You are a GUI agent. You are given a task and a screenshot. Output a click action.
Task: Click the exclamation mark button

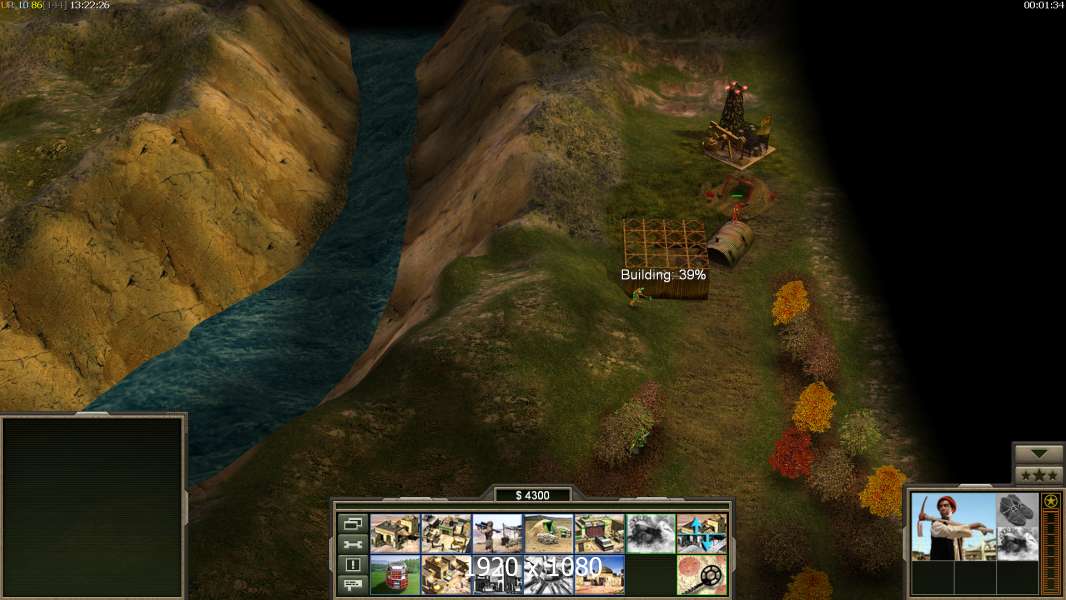(352, 565)
